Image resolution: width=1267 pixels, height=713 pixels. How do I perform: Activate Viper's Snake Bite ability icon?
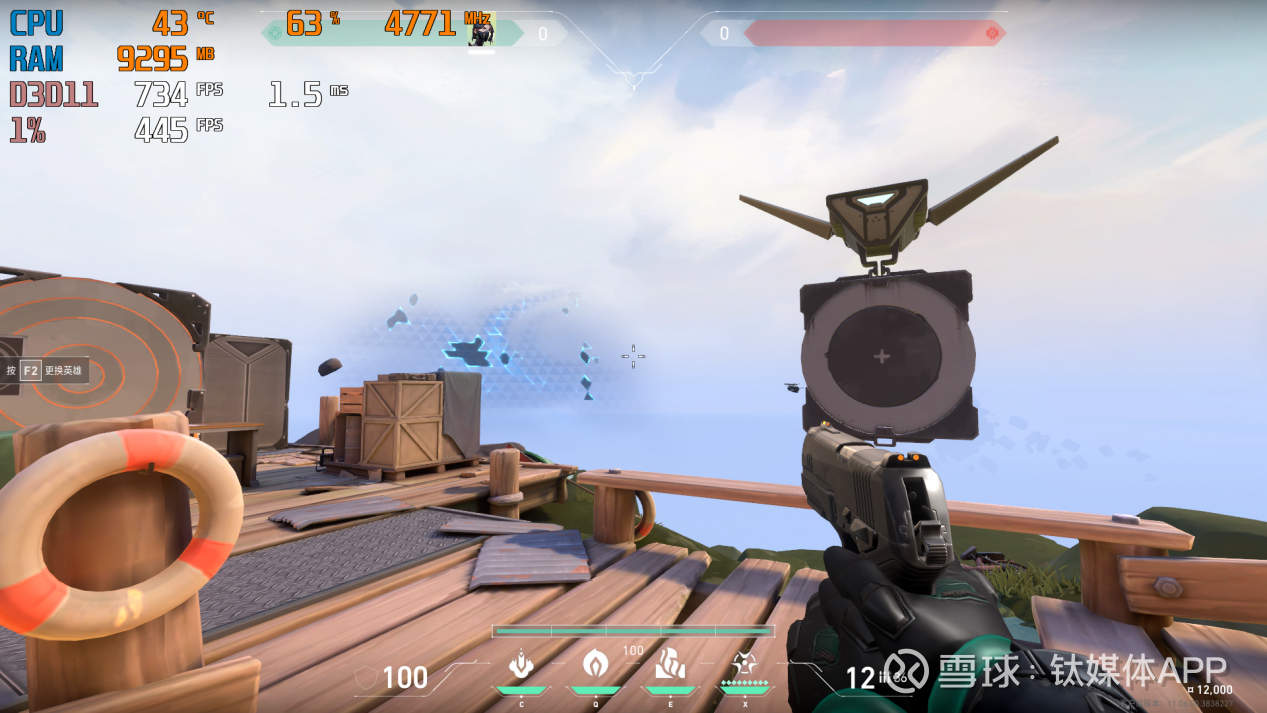coord(521,663)
